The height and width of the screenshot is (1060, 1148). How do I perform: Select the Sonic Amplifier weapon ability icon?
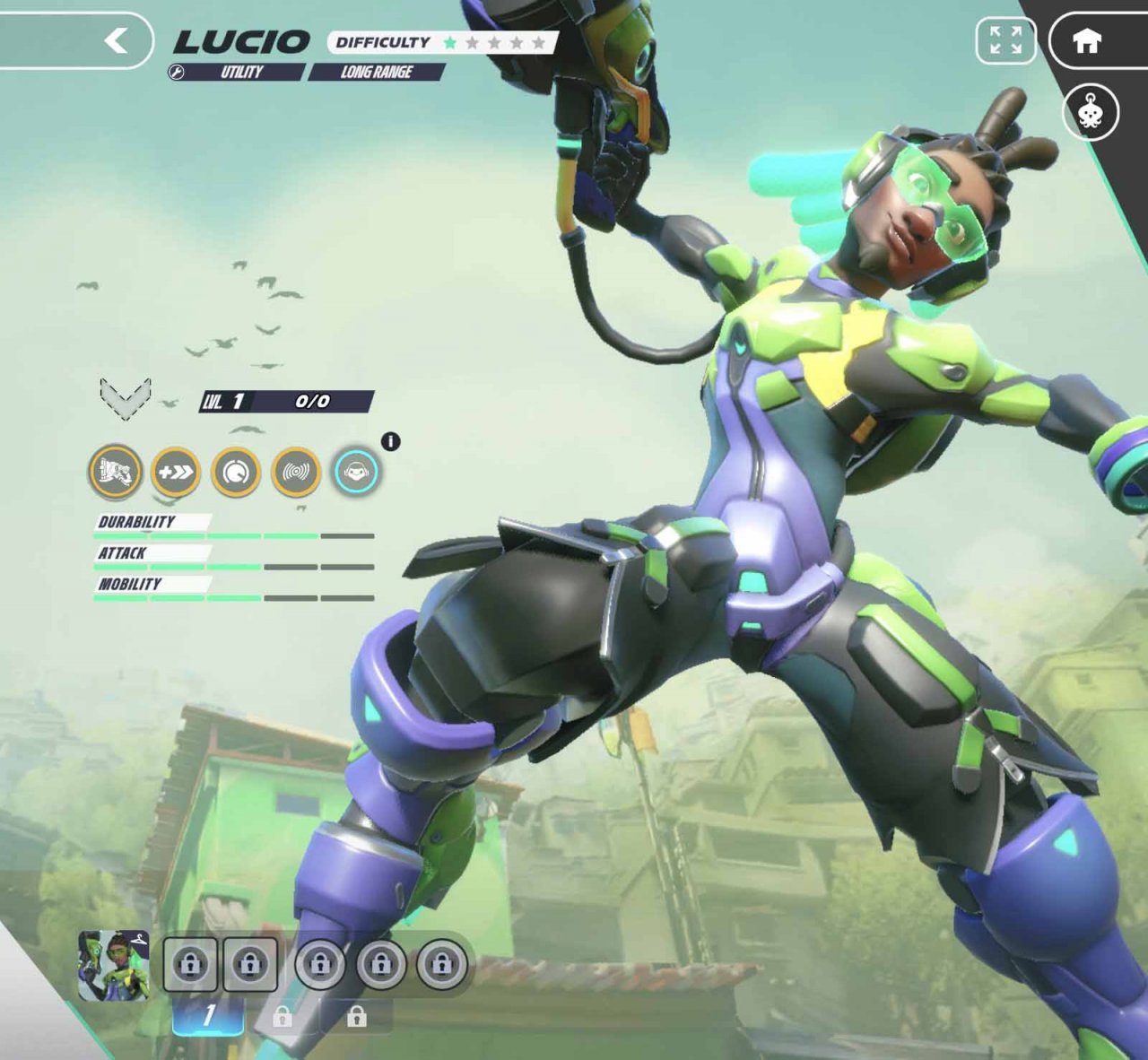click(113, 474)
